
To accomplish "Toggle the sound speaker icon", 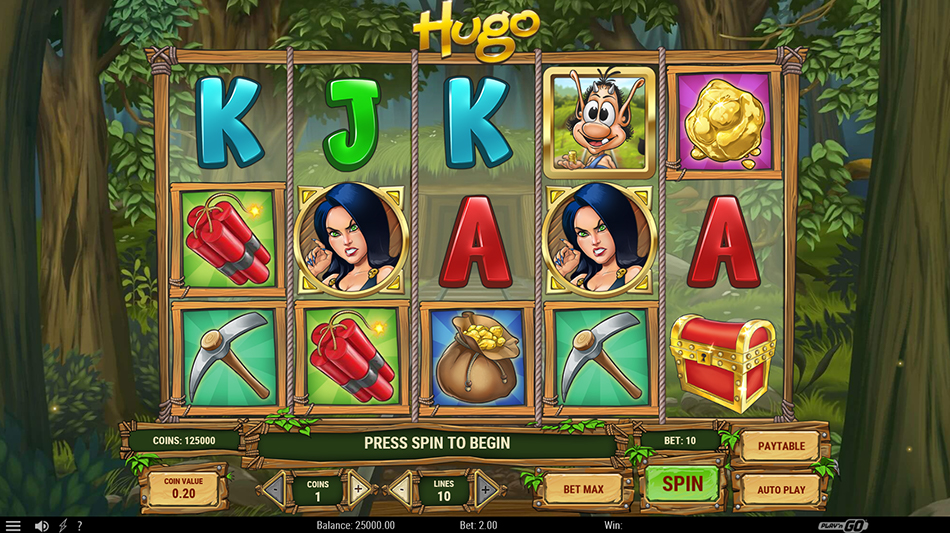I will click(42, 525).
